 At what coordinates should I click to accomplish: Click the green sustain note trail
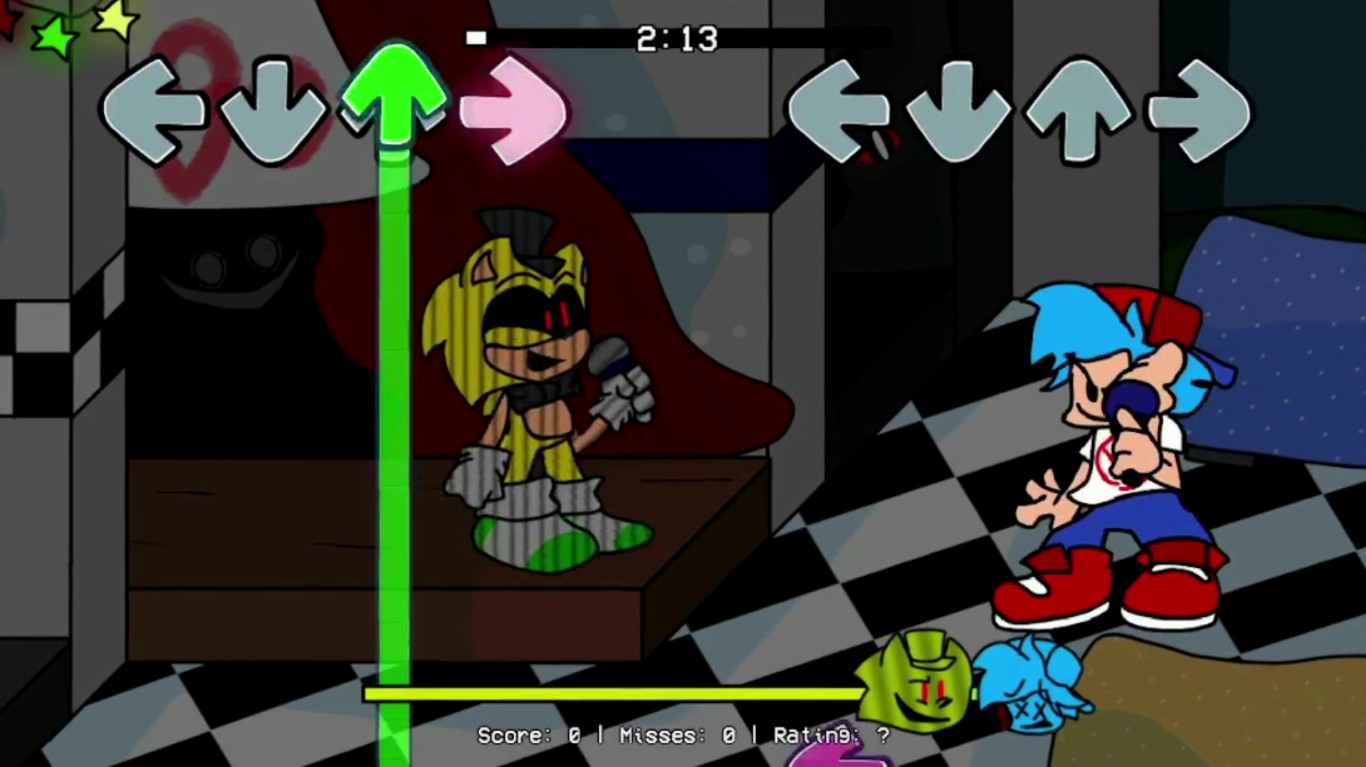[393, 400]
